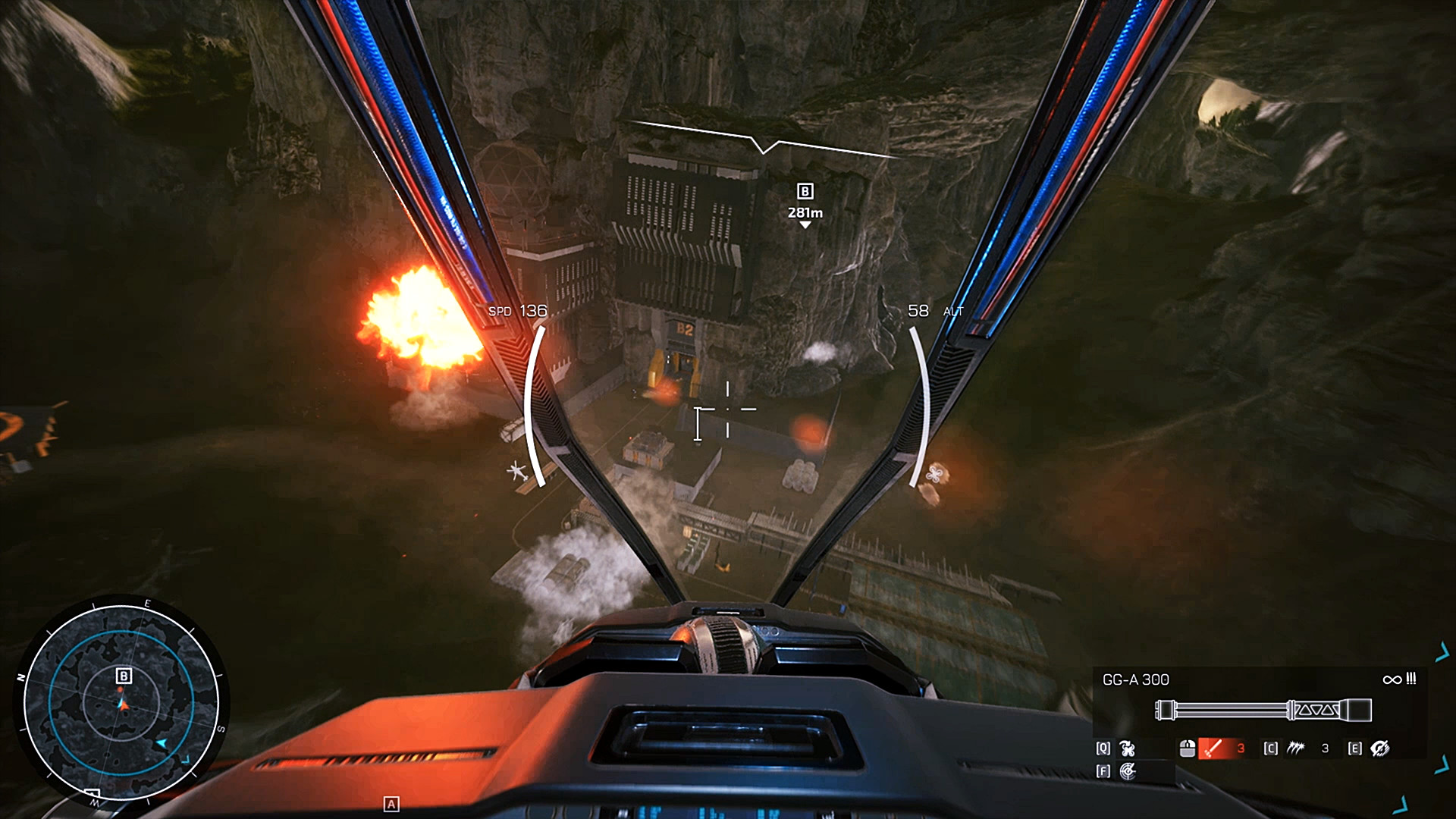
Task: Trigger the radar scan ability icon
Action: (1128, 771)
